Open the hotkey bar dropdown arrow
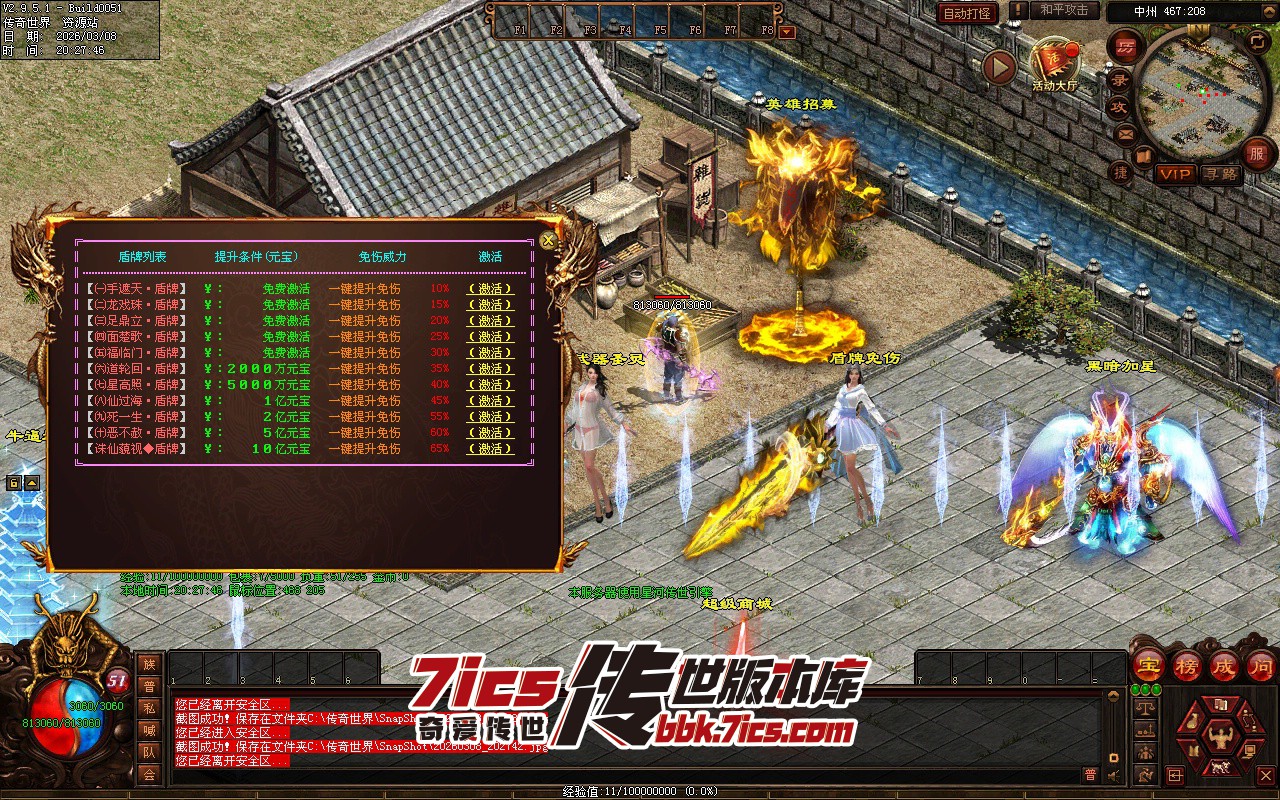 (x=787, y=31)
